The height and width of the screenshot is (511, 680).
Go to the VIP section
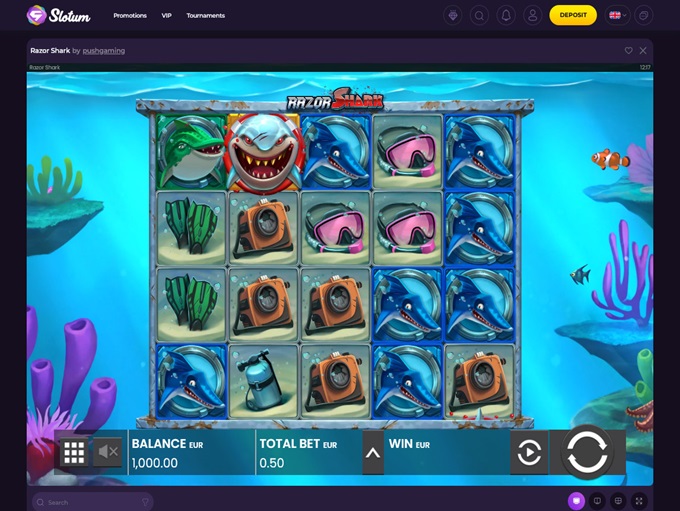click(167, 16)
